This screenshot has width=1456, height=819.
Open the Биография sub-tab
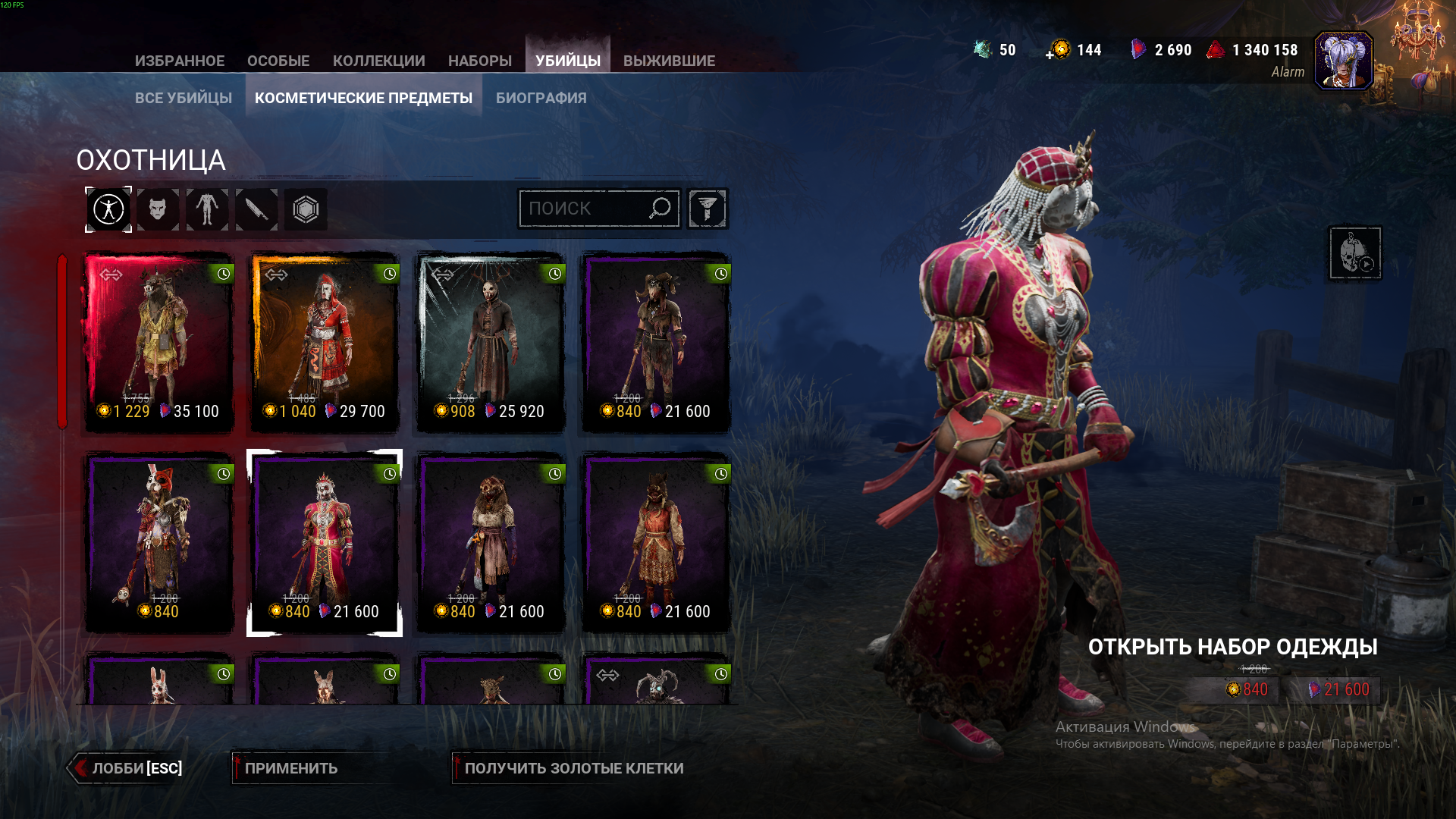click(541, 98)
